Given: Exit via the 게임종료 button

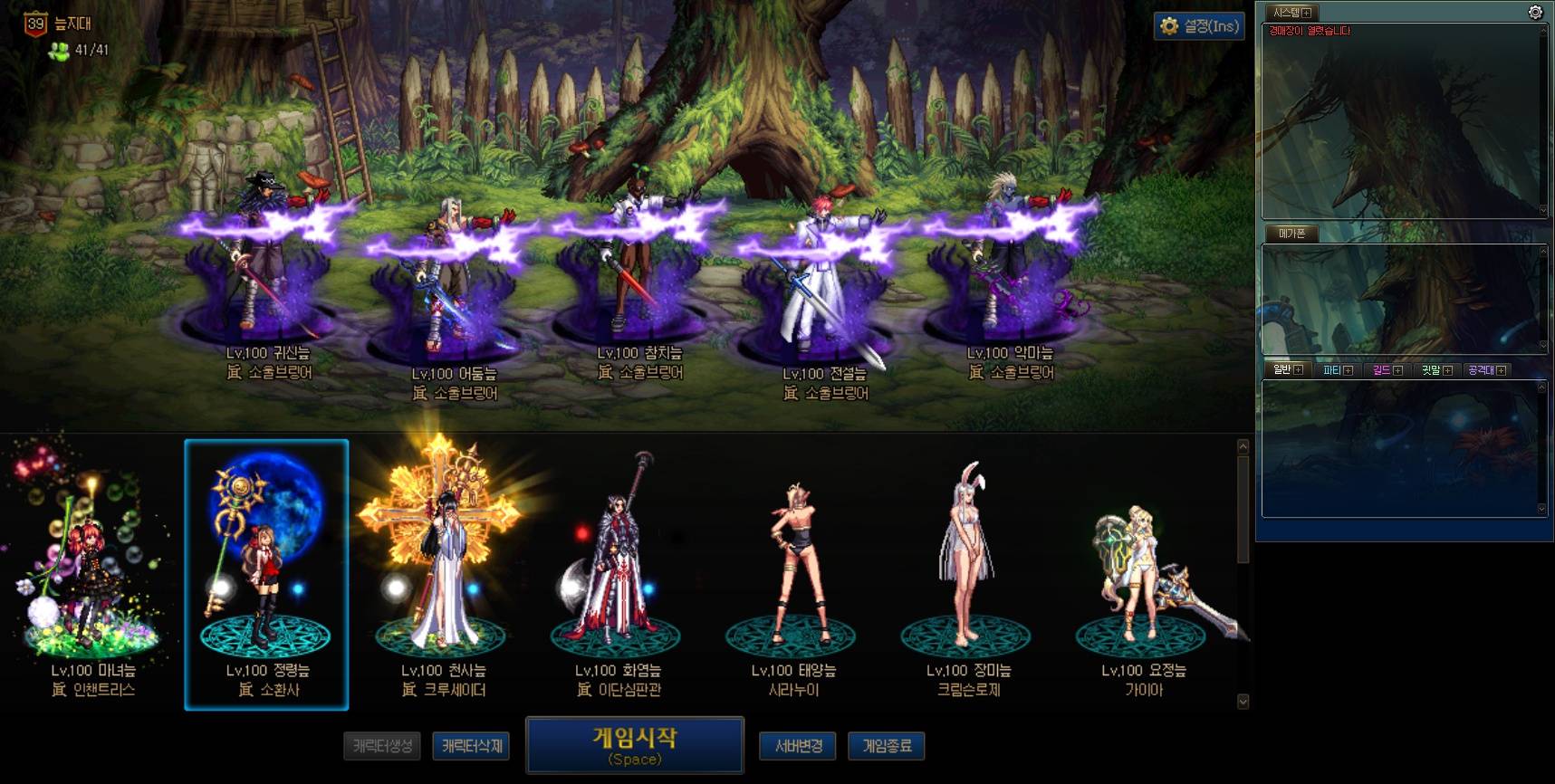Looking at the screenshot, I should [x=887, y=746].
